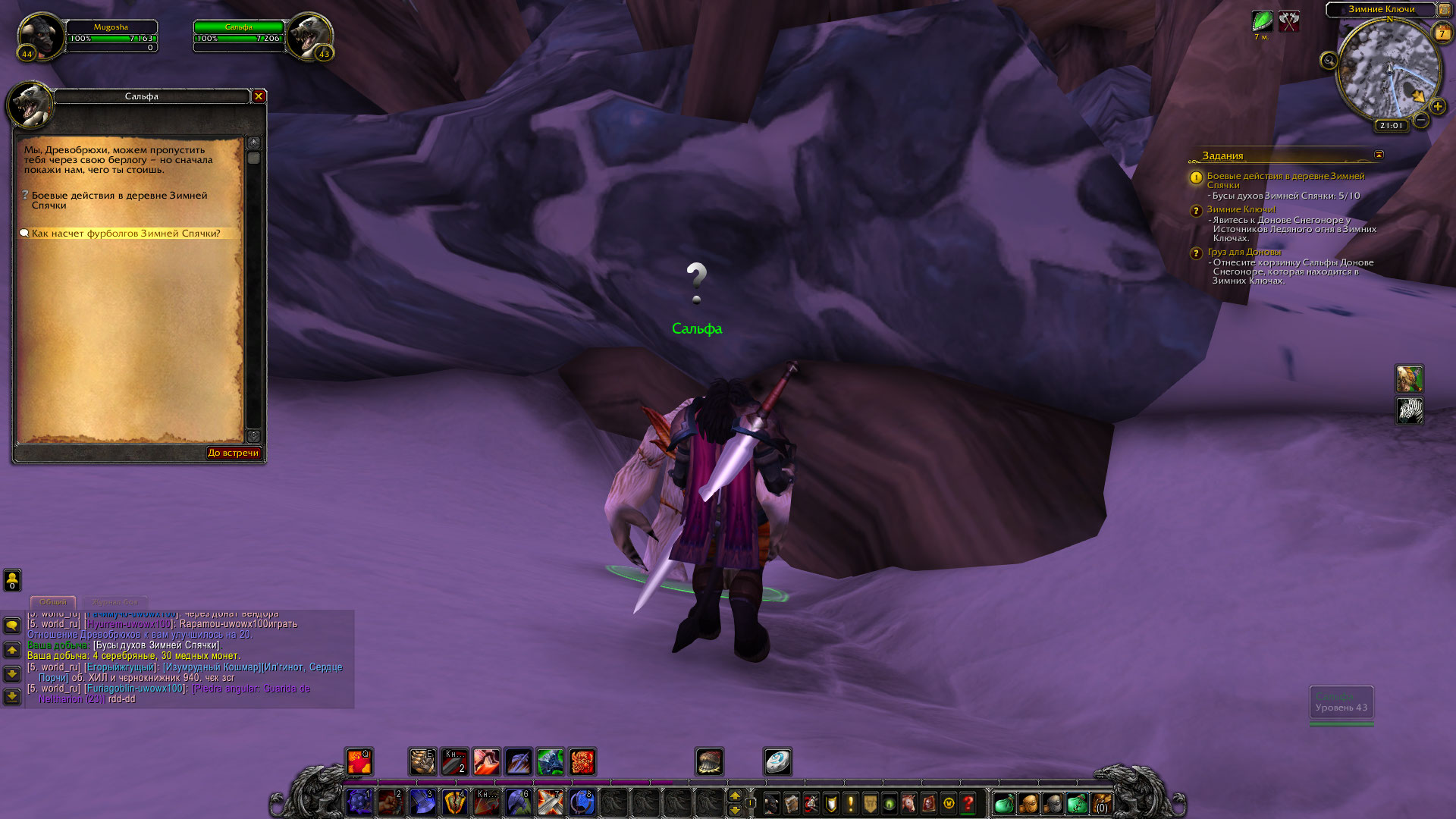Image resolution: width=1456 pixels, height=819 pixels.
Task: Click the 'До встречи' goodbye button
Action: 234,453
